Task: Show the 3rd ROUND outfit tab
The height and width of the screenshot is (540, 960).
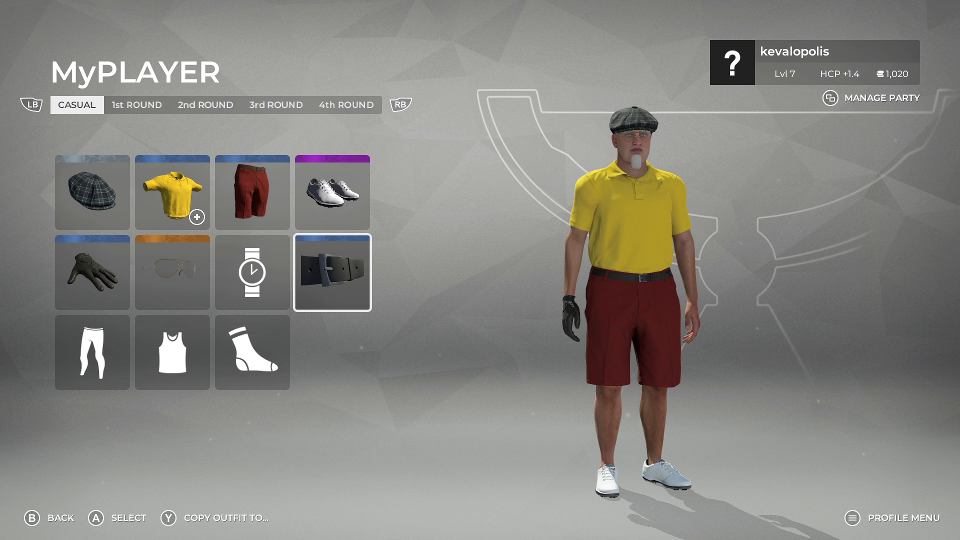Action: [x=276, y=105]
